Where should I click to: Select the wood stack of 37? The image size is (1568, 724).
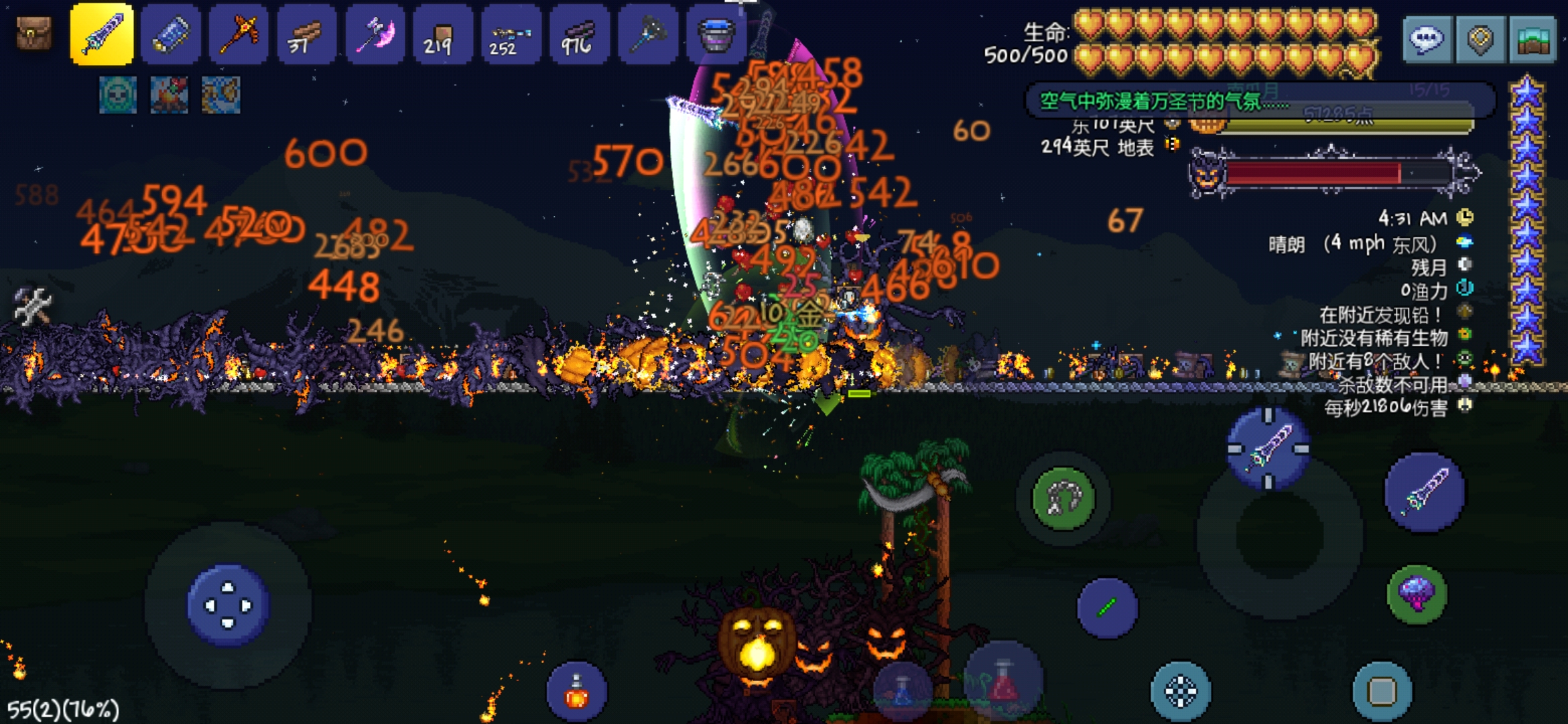pyautogui.click(x=307, y=34)
